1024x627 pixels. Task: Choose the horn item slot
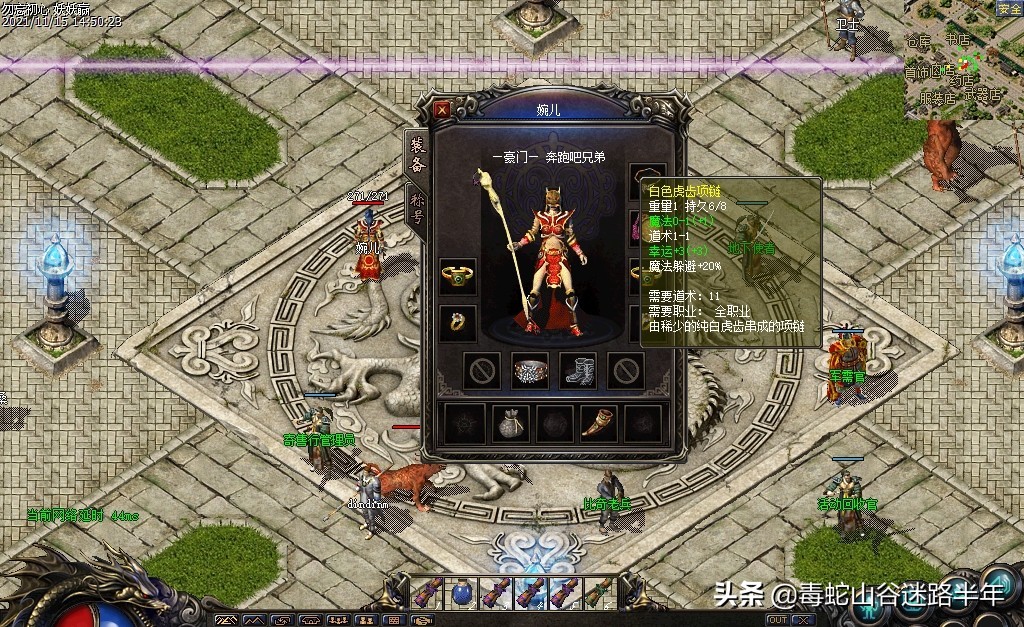[599, 423]
